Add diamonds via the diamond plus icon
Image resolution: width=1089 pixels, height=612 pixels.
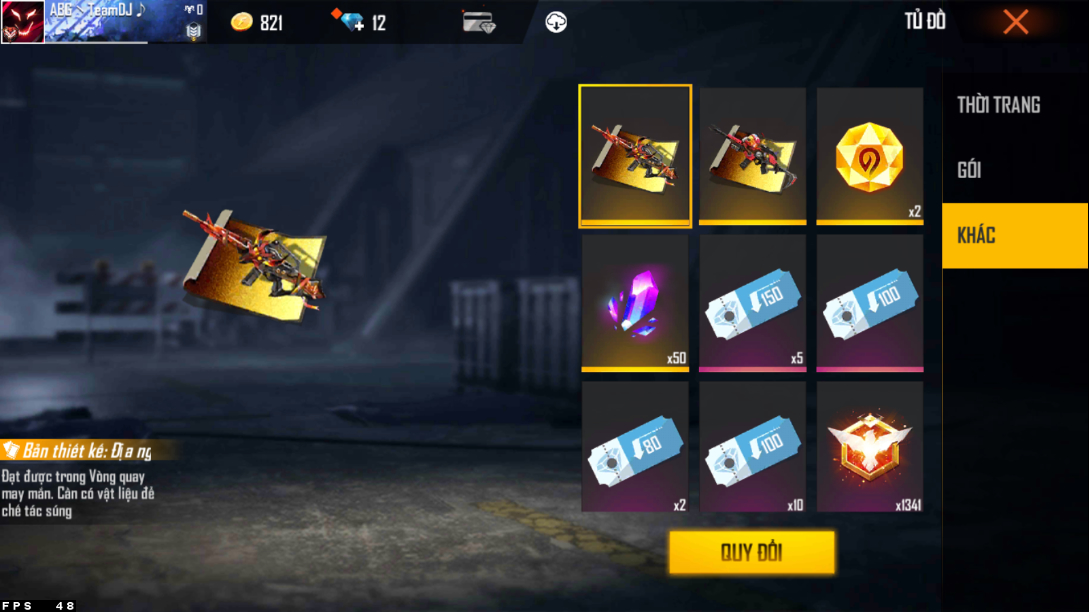[352, 22]
